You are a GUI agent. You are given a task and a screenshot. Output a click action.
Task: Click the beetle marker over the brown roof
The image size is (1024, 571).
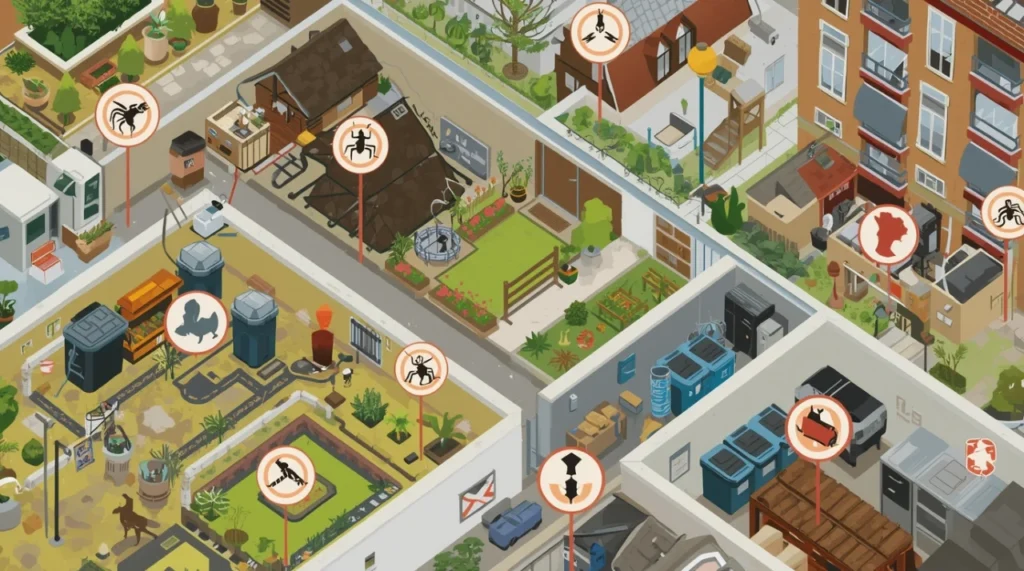coord(360,145)
